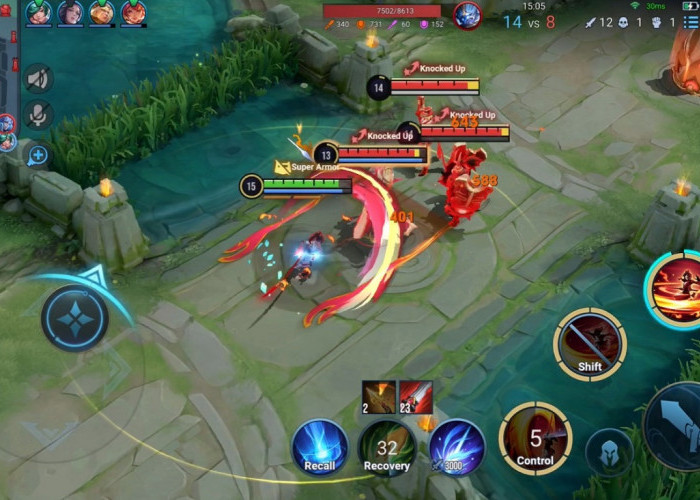Select the red-haired teammate portrait
The height and width of the screenshot is (500, 700).
pyautogui.click(x=132, y=13)
